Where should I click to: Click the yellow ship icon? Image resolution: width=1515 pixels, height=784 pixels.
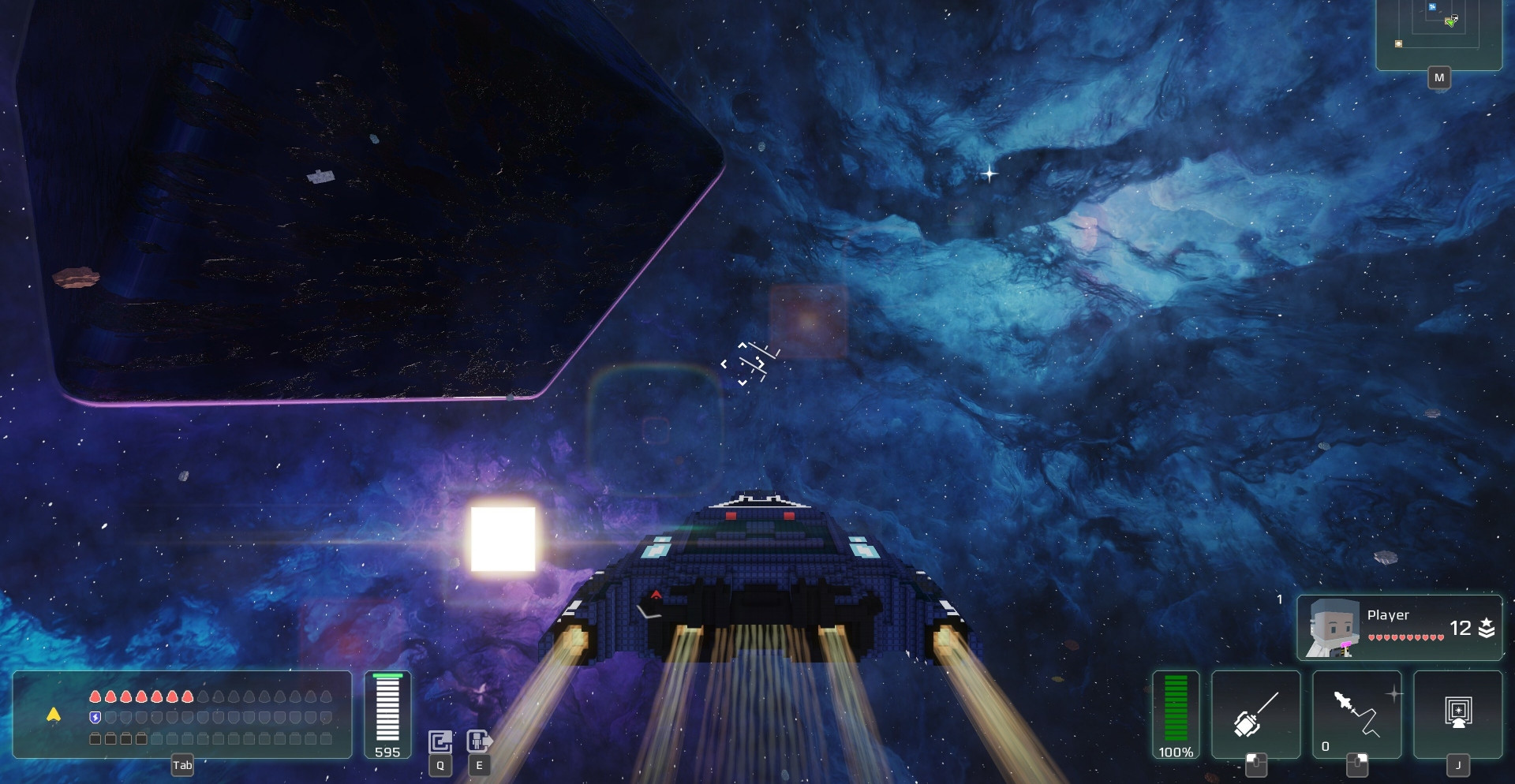tap(54, 715)
